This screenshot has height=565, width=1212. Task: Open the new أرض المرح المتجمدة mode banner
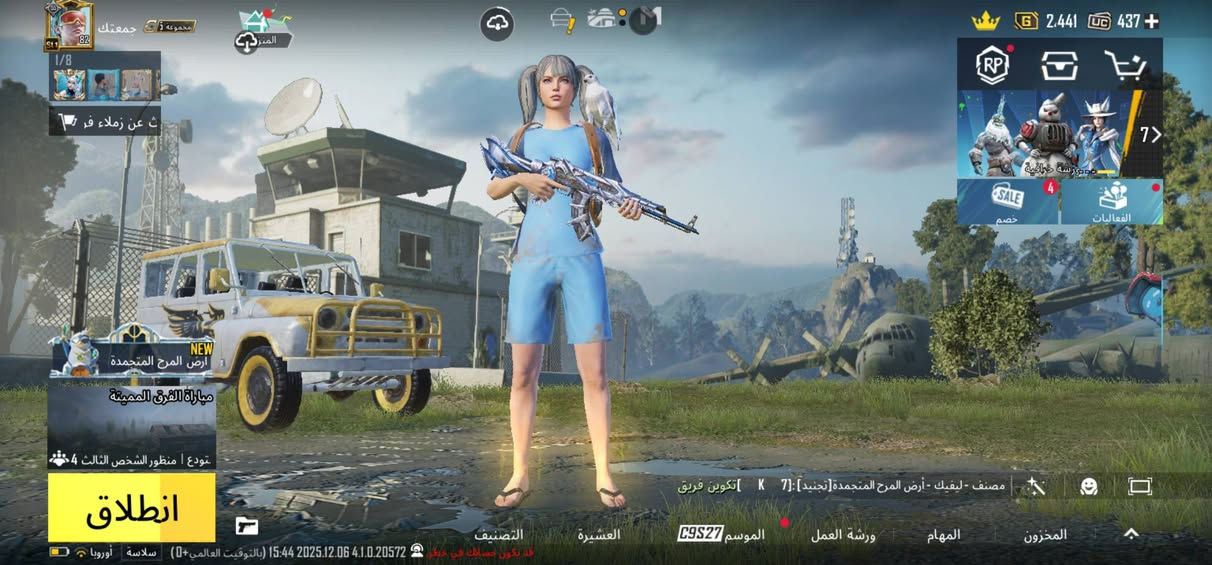(131, 356)
